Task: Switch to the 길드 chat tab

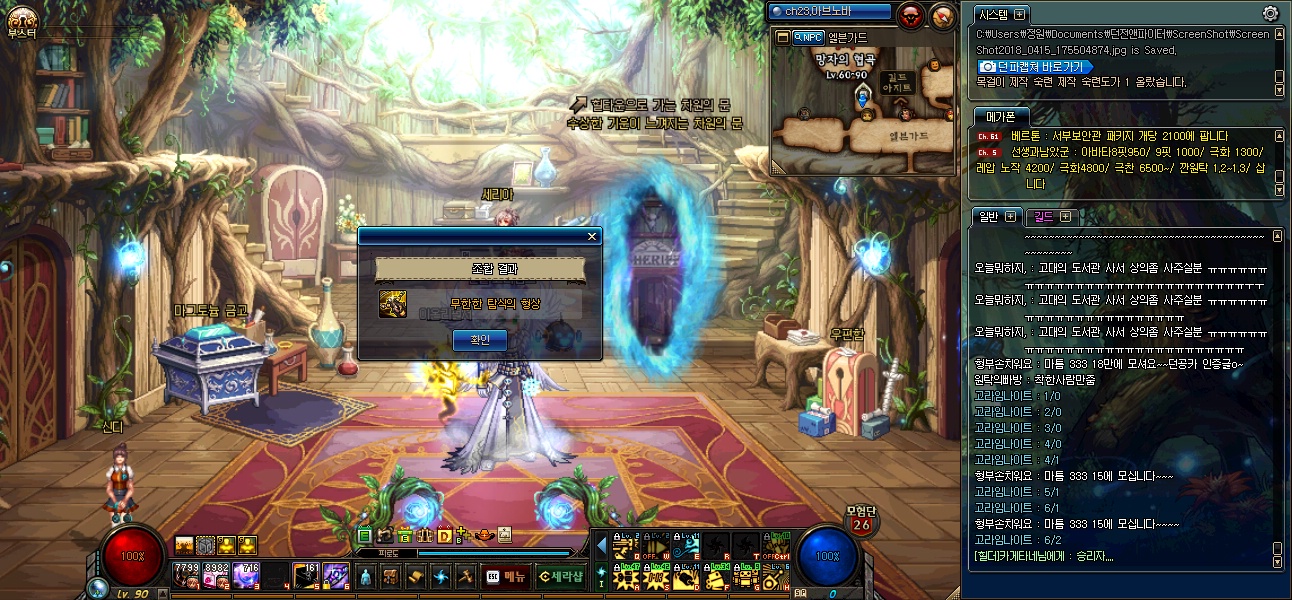Action: tap(1050, 216)
